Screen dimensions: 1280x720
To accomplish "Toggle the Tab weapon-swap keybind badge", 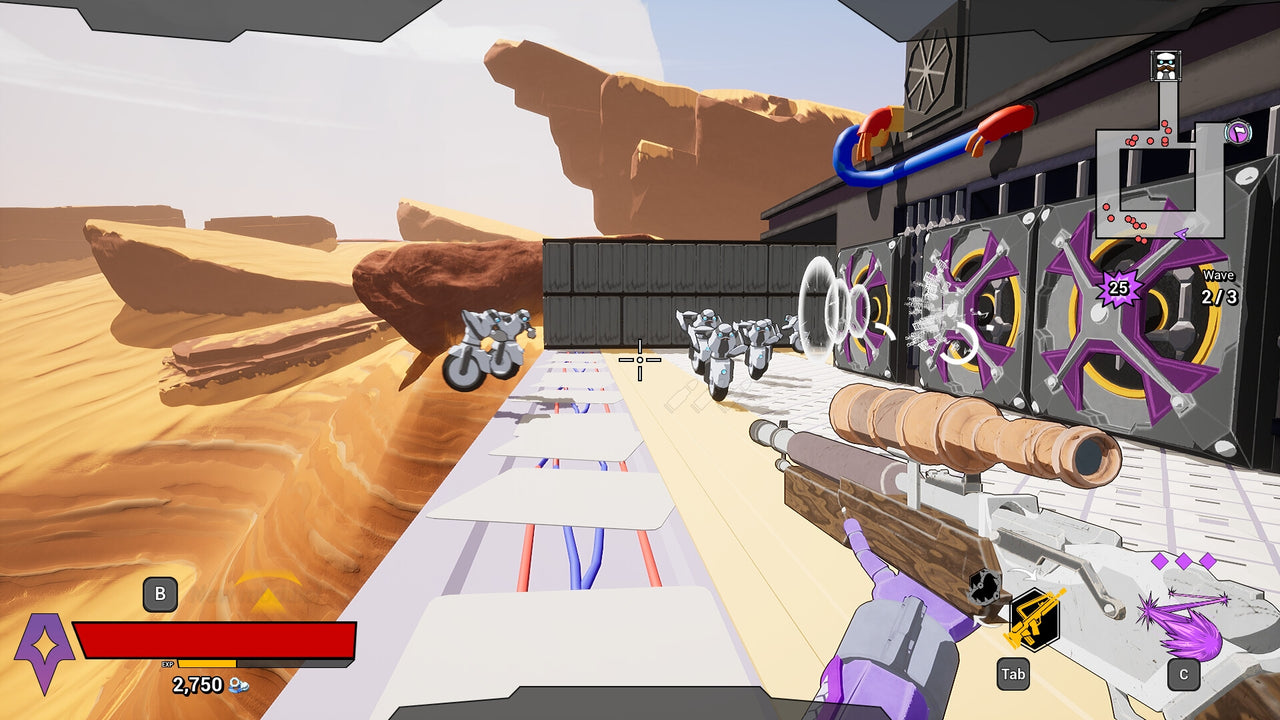I will [x=1014, y=676].
